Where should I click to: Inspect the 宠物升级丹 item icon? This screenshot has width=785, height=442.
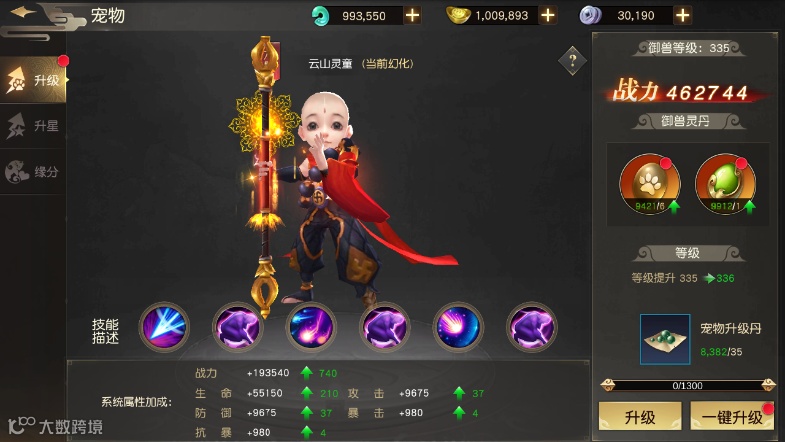tap(665, 339)
